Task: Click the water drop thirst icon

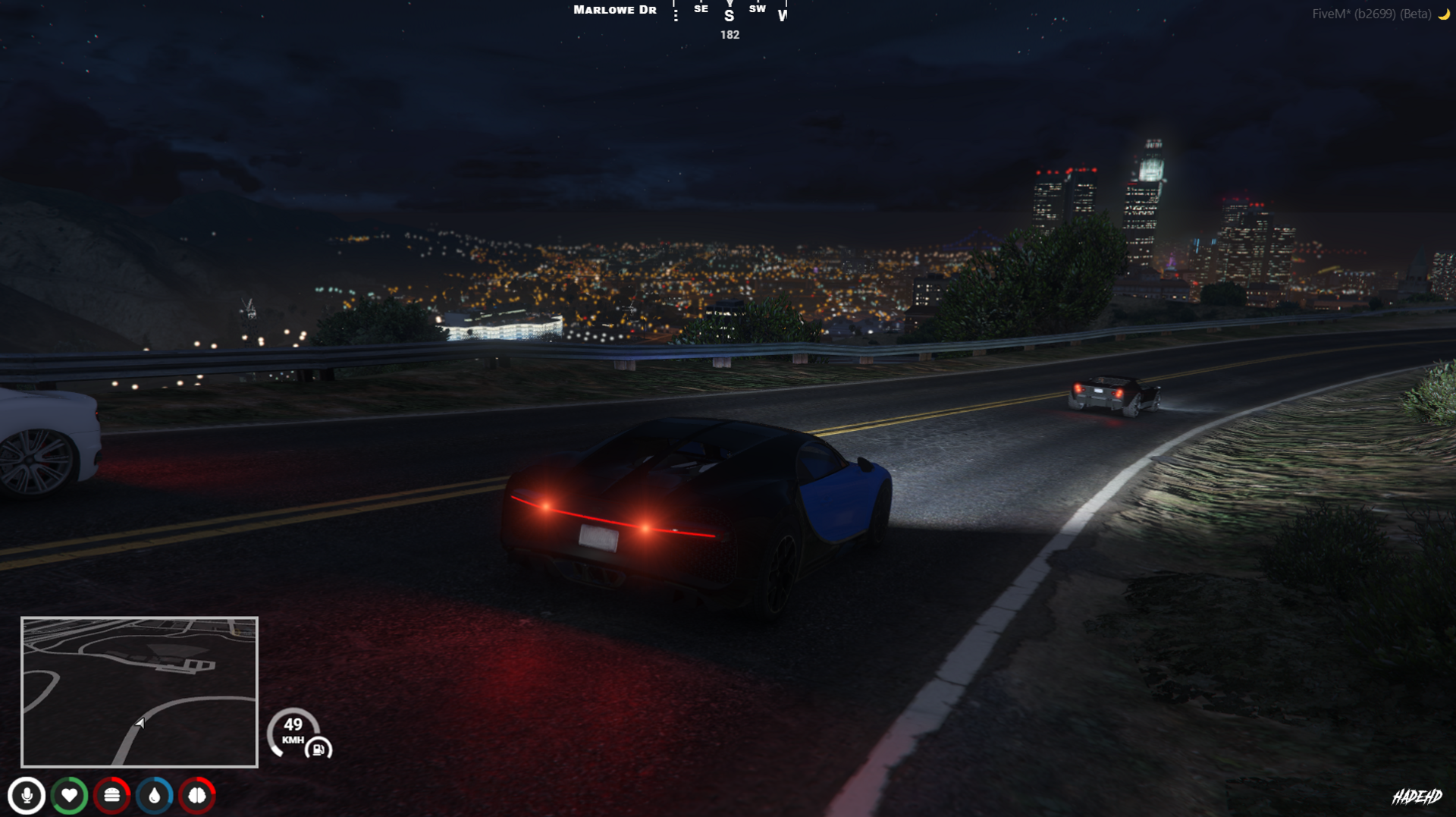Action: point(155,795)
